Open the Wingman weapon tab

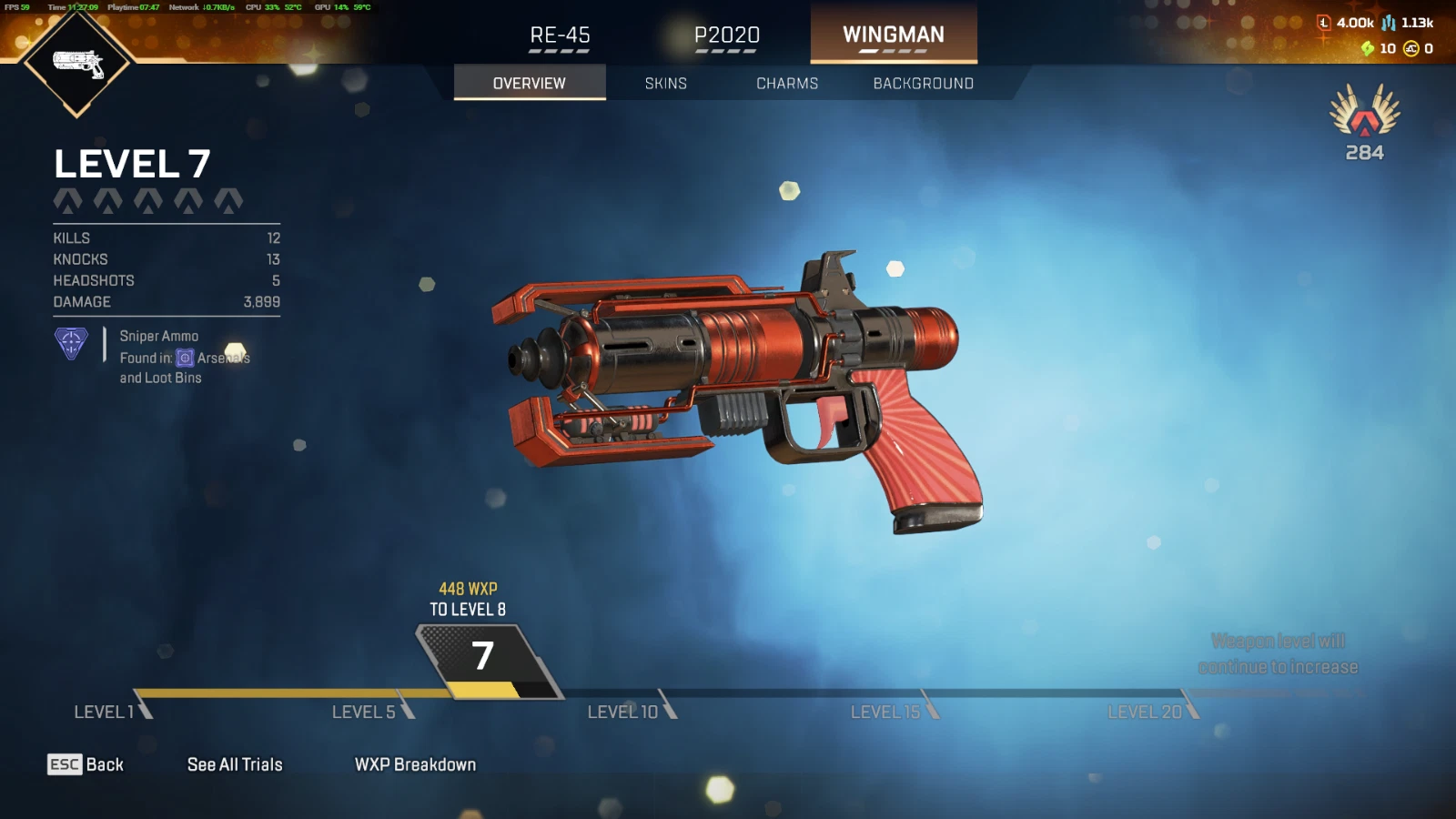point(893,35)
